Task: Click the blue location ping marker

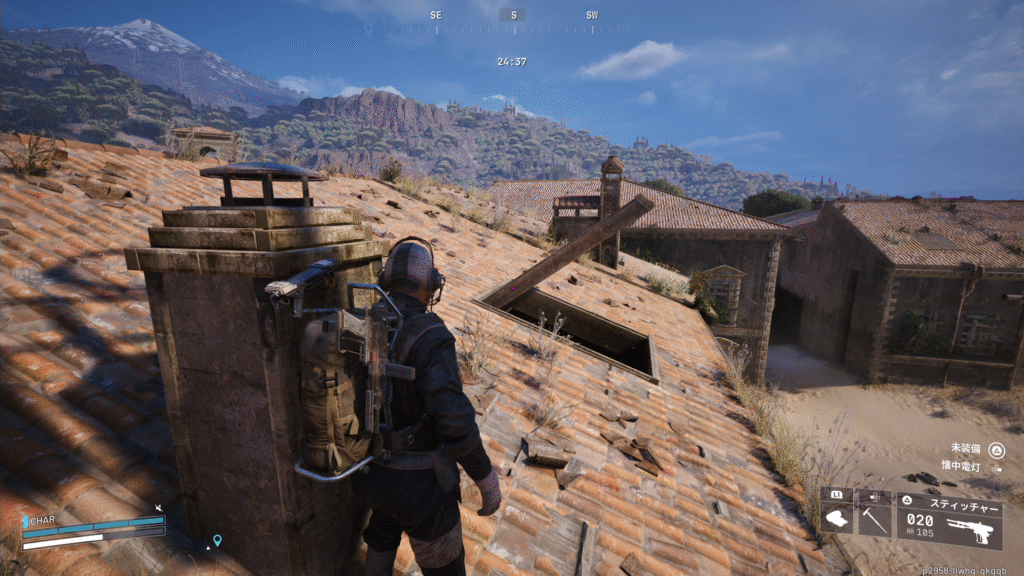Action: [217, 541]
